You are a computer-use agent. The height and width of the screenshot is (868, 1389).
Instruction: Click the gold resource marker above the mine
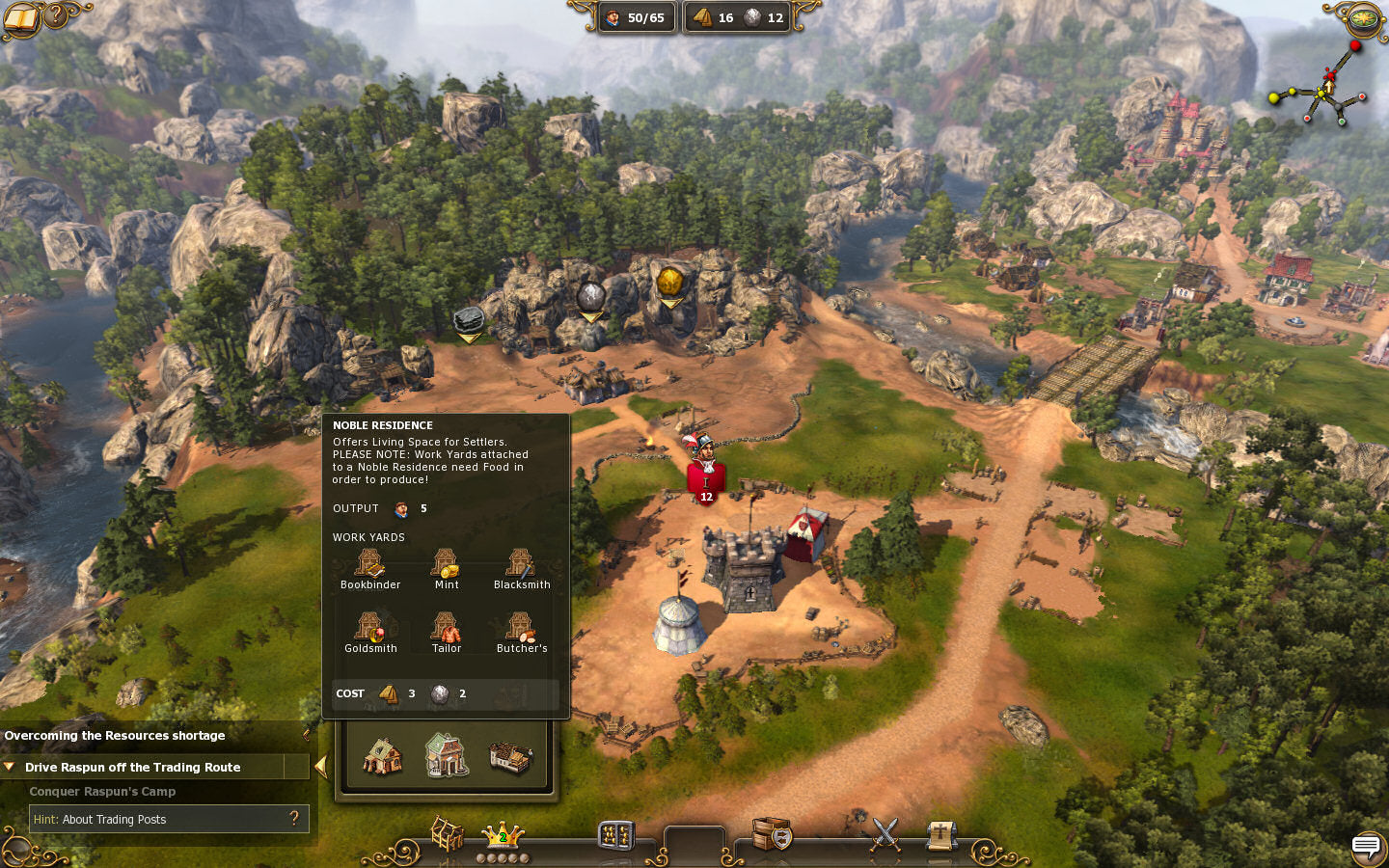pos(670,283)
